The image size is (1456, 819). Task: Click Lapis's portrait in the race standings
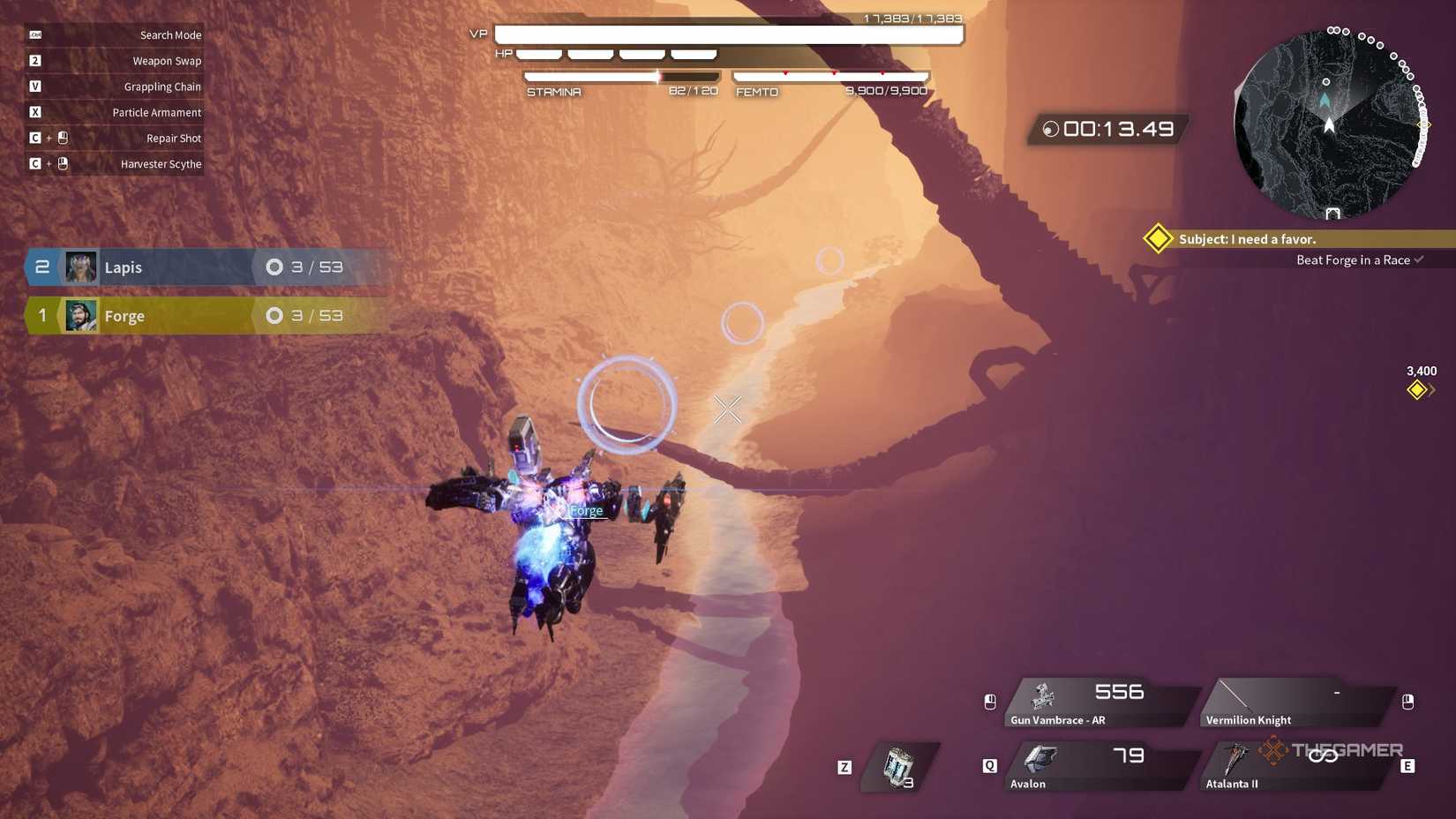point(80,267)
